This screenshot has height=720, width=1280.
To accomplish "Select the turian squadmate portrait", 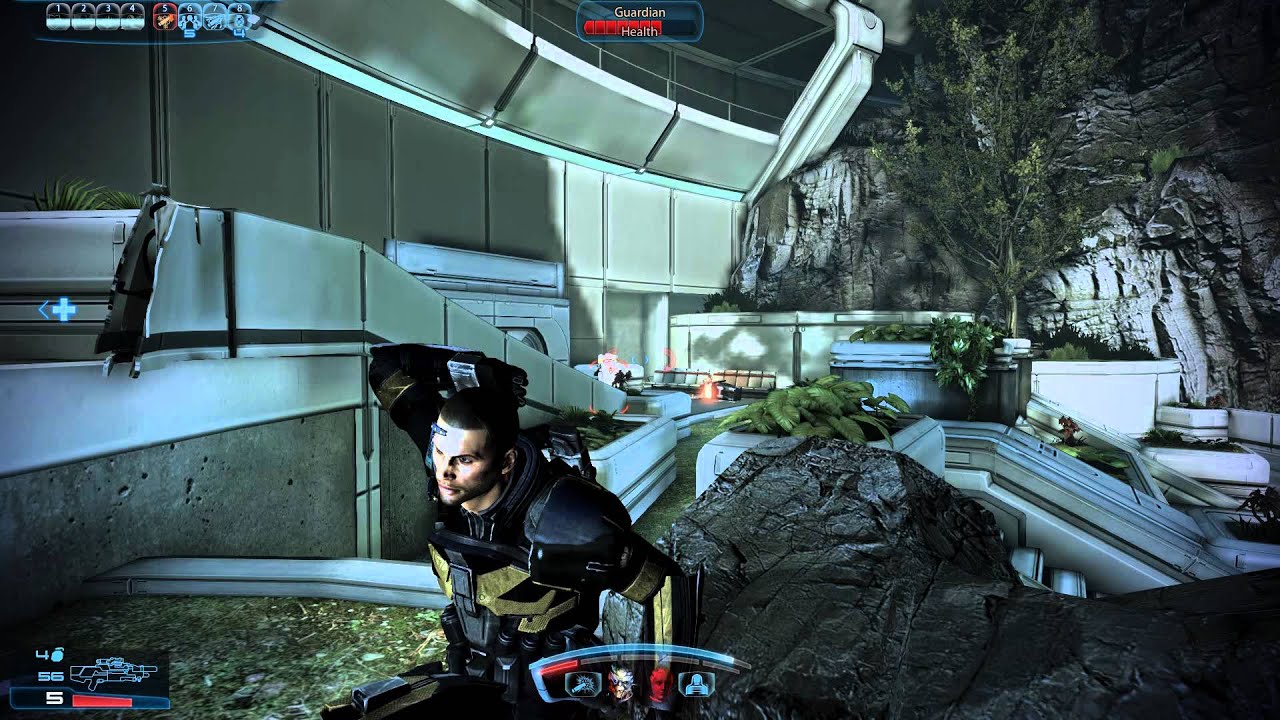I will [x=621, y=684].
